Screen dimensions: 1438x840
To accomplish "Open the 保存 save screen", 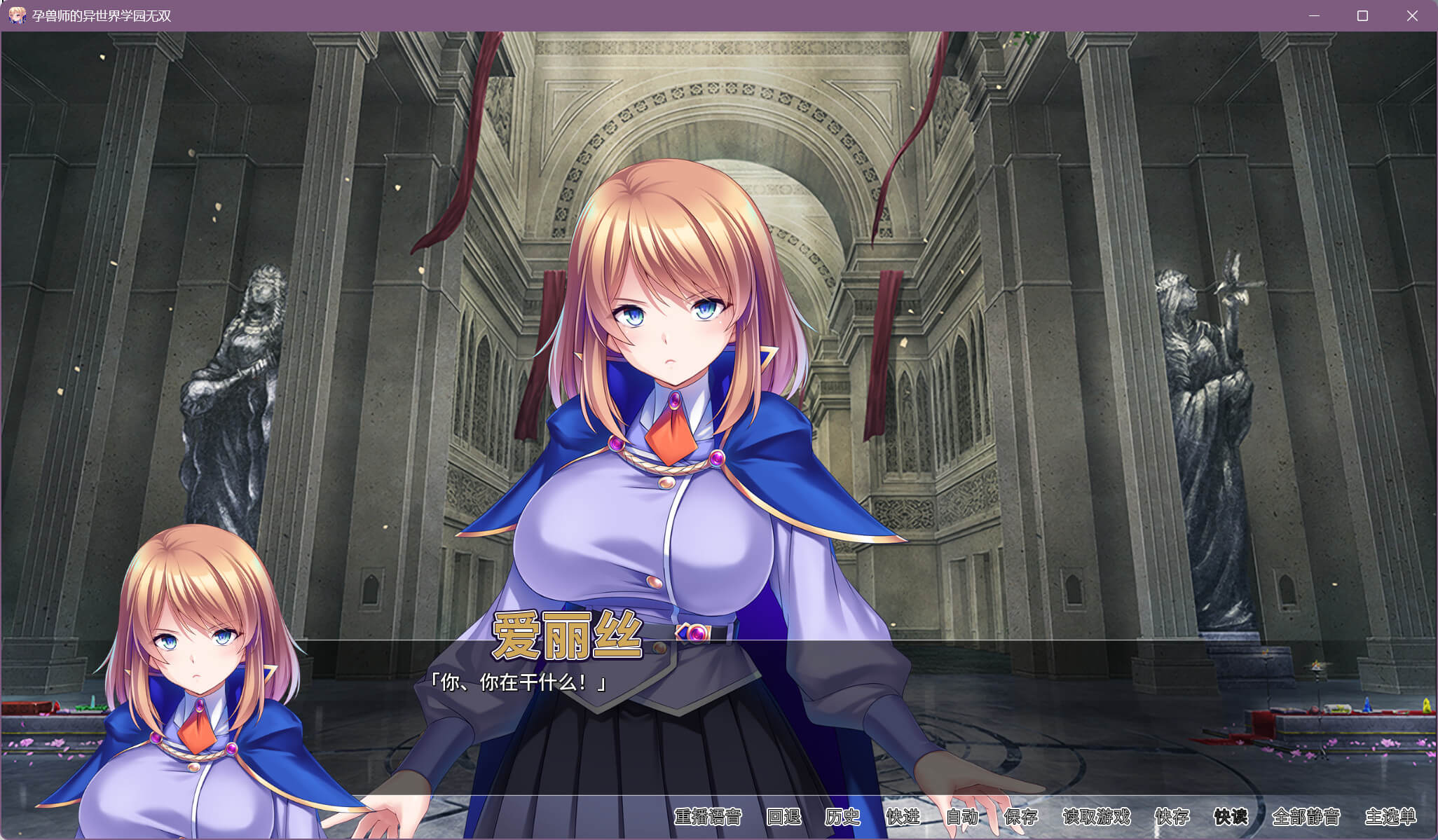I will point(1020,817).
